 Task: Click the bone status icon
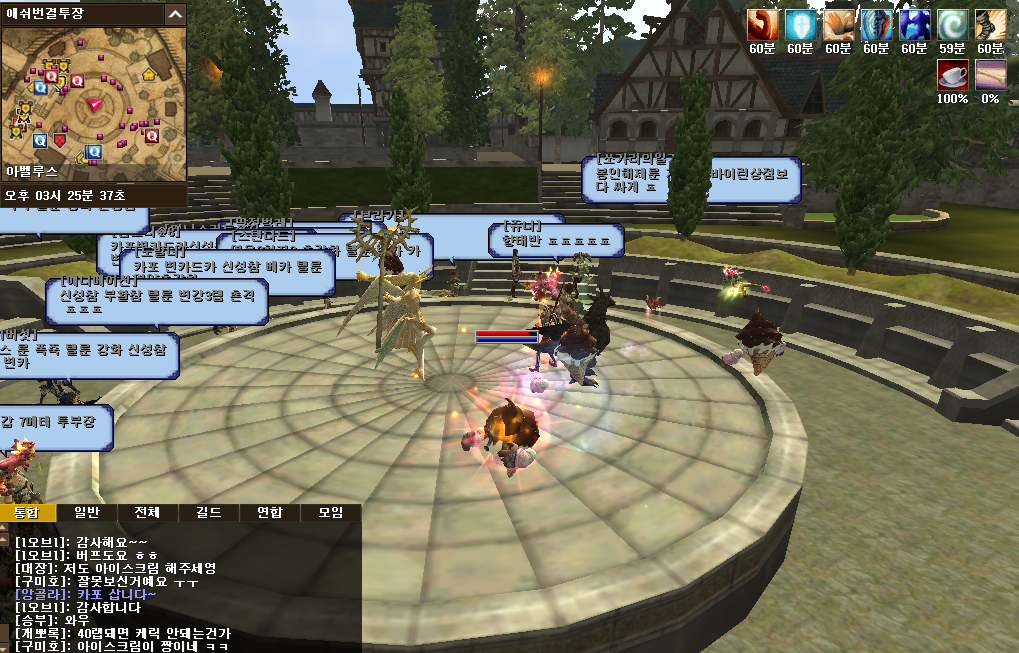tap(990, 75)
